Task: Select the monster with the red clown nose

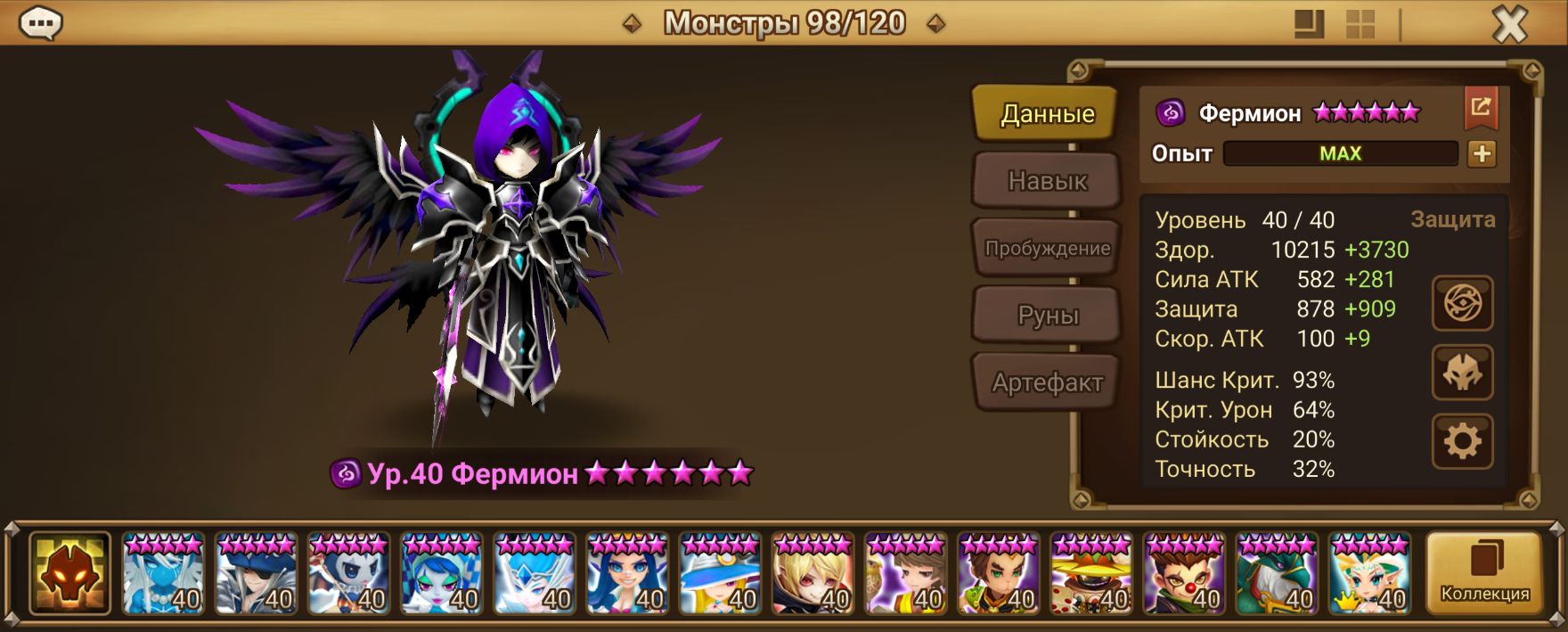Action: tap(1184, 573)
